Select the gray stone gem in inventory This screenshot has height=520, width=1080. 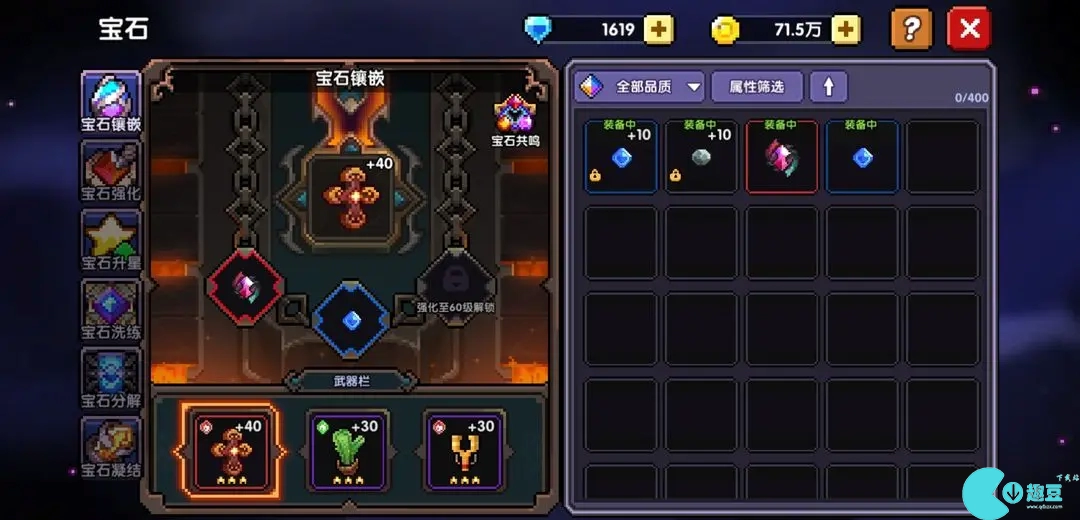coord(701,157)
